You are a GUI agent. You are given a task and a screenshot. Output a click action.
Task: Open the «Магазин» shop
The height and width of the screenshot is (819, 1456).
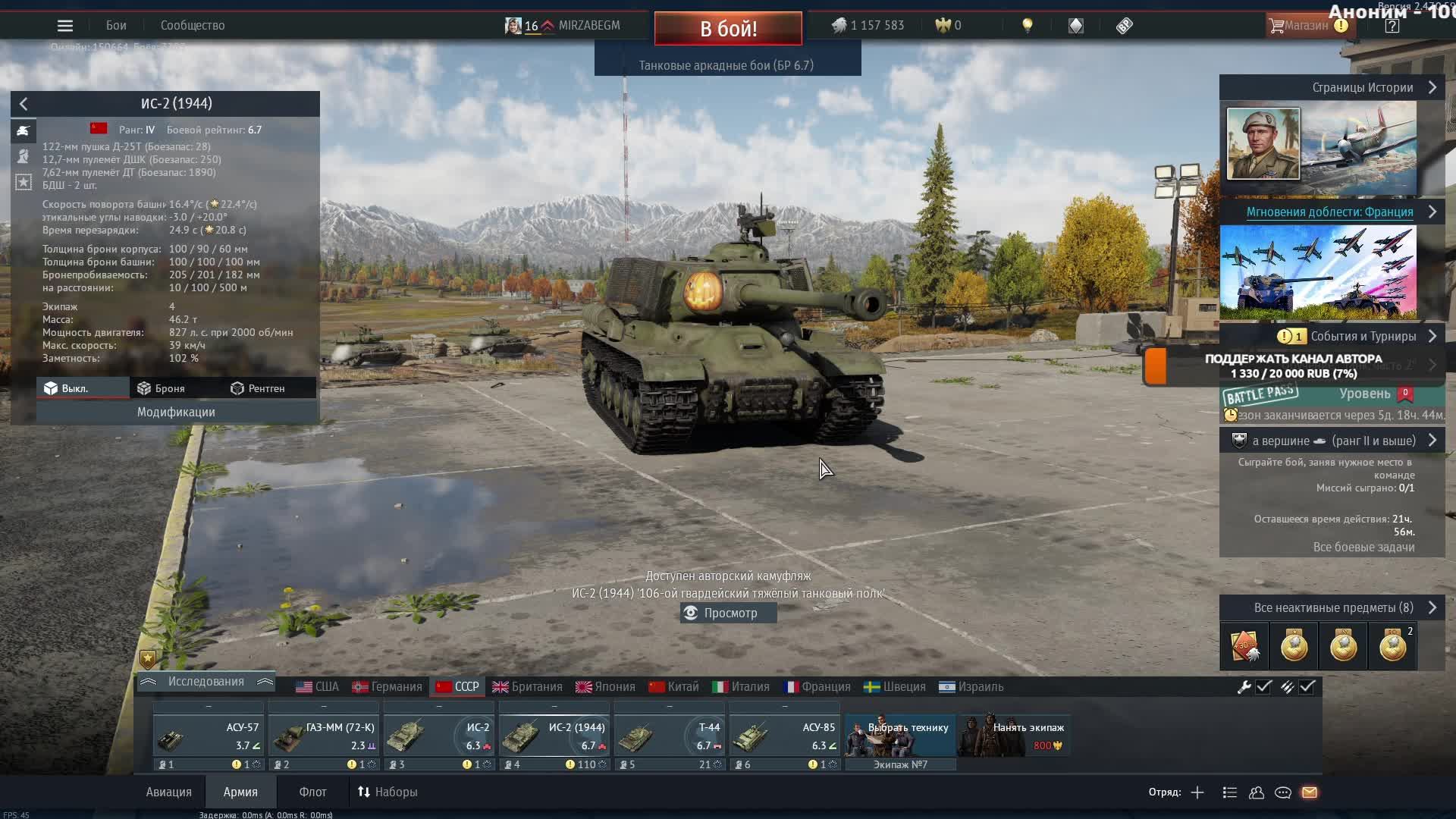(1305, 26)
